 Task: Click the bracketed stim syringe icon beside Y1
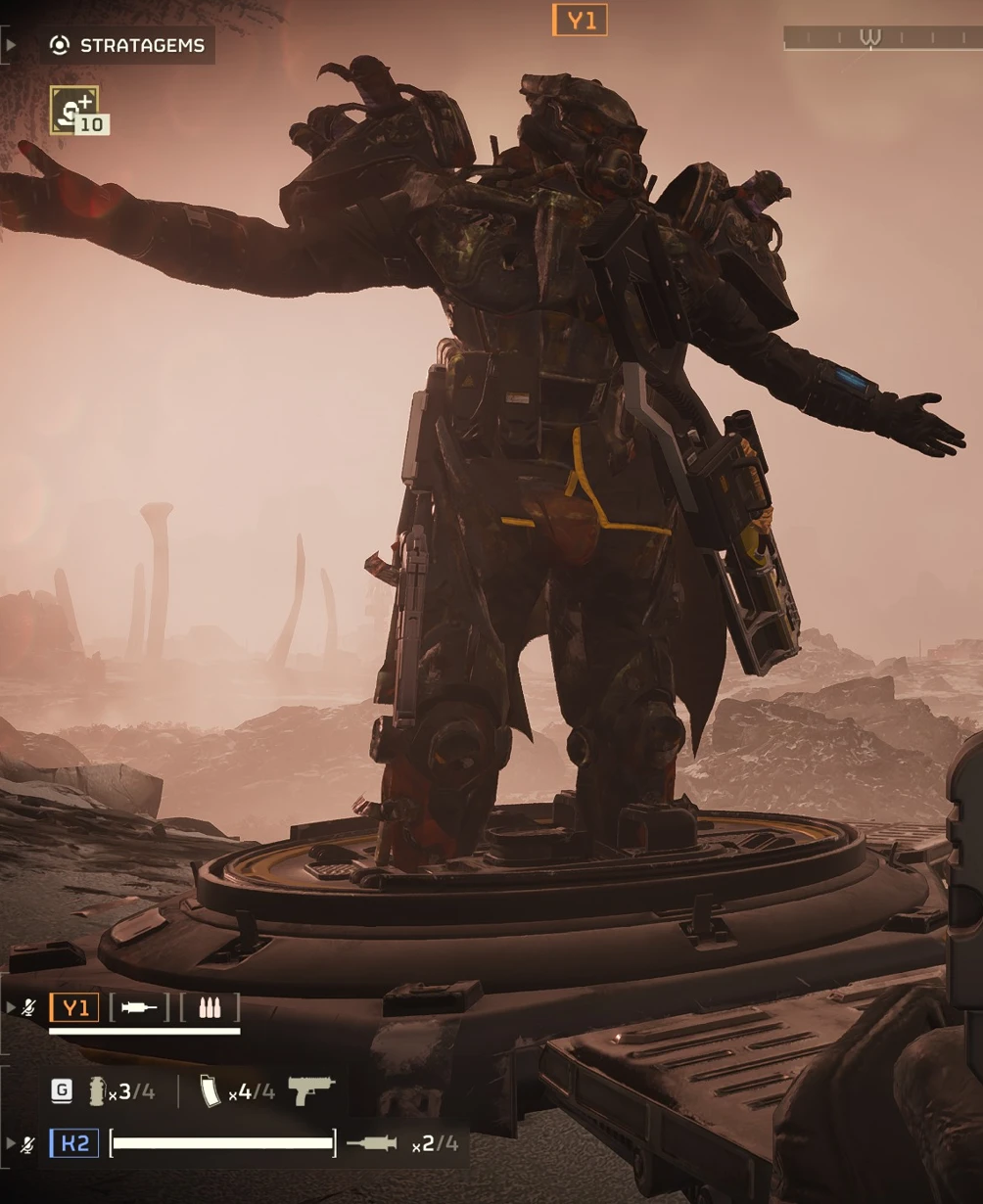click(x=138, y=1007)
